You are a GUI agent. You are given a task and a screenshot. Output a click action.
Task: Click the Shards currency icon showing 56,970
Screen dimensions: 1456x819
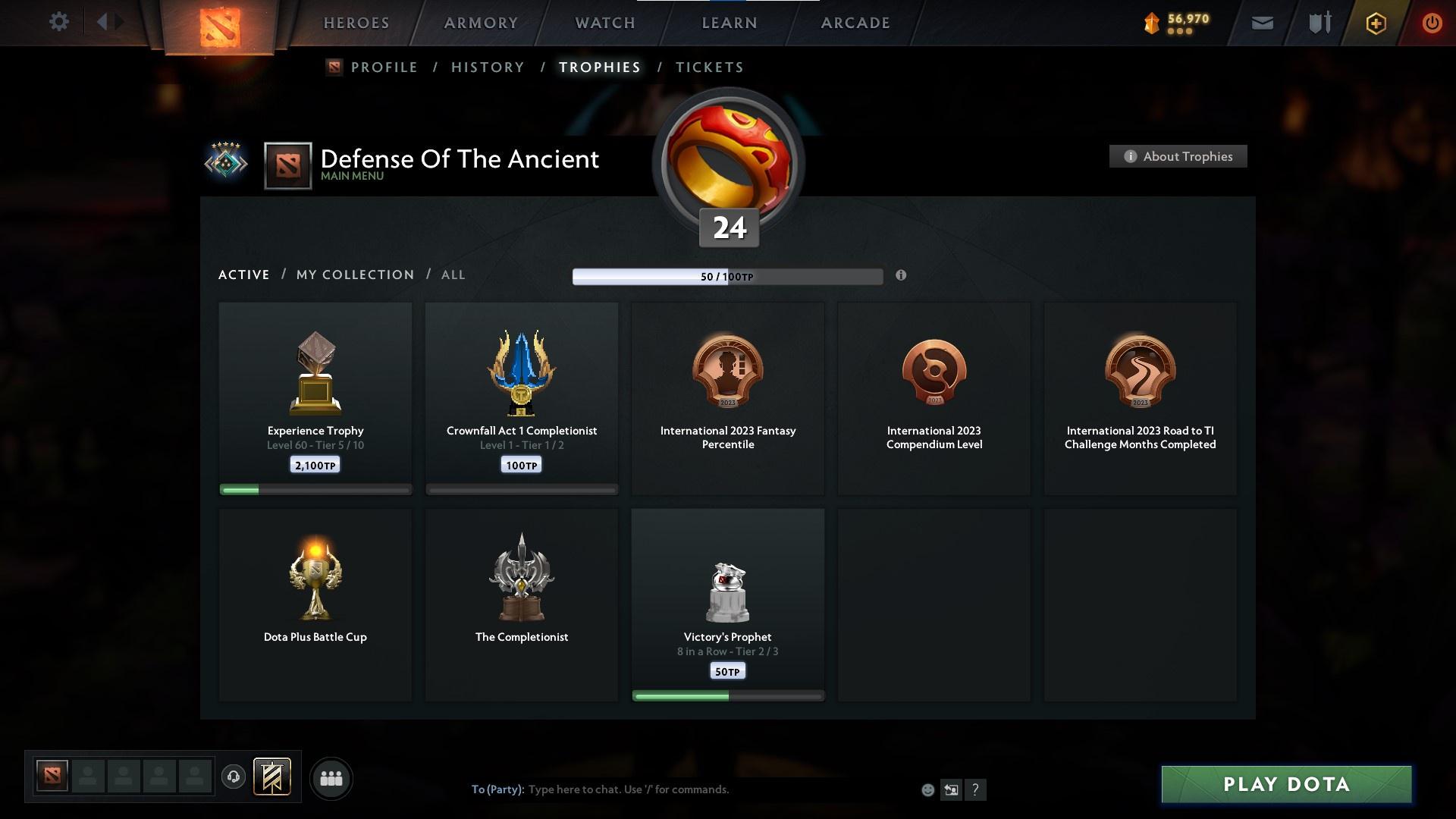(1150, 22)
